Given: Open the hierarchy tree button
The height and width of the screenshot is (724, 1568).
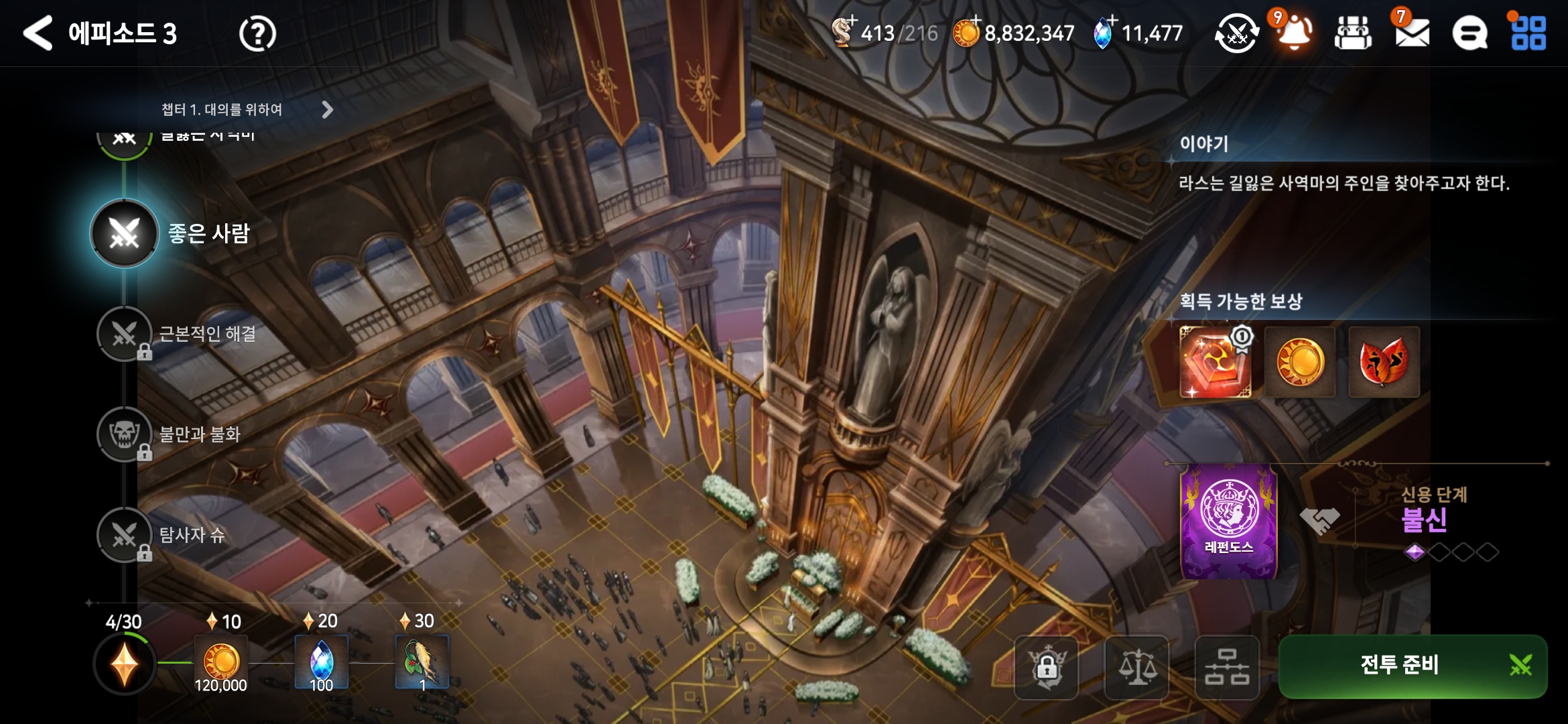Looking at the screenshot, I should [1227, 668].
